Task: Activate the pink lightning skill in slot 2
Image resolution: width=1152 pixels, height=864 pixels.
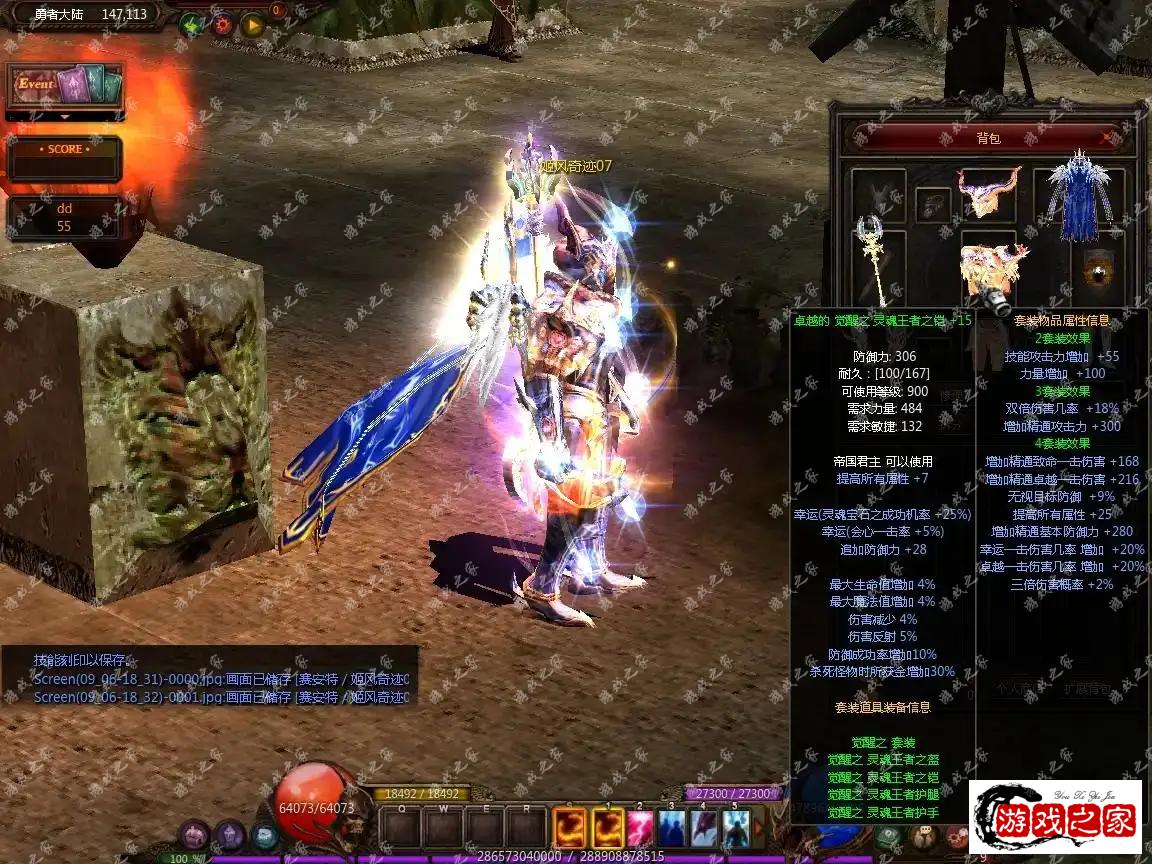Action: click(x=640, y=829)
